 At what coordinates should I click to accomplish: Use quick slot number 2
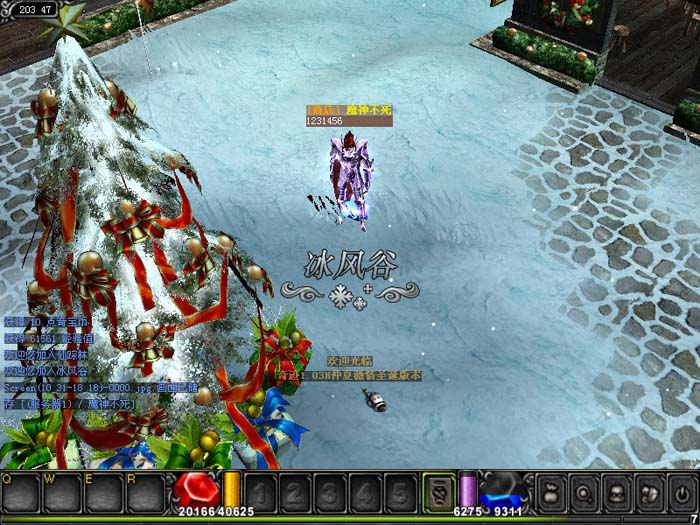[295, 493]
